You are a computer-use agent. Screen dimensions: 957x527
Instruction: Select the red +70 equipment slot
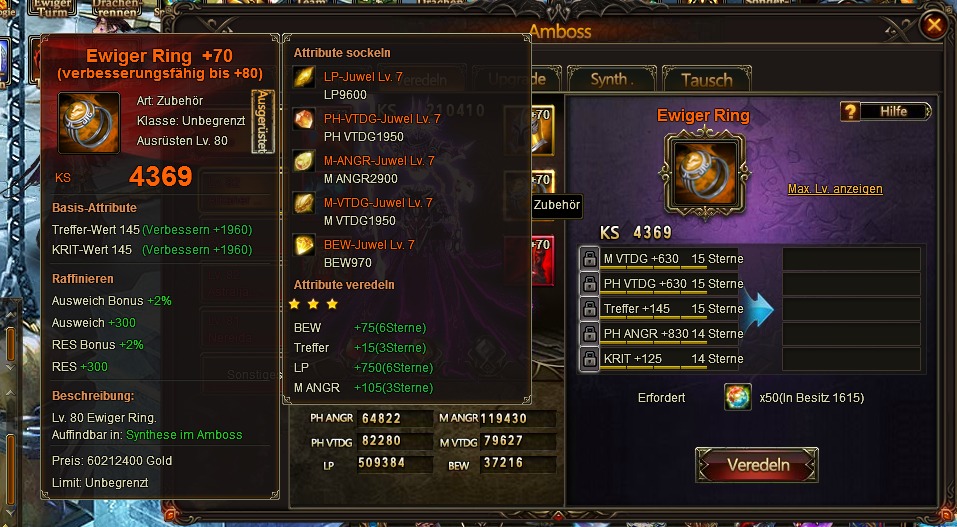pos(540,258)
